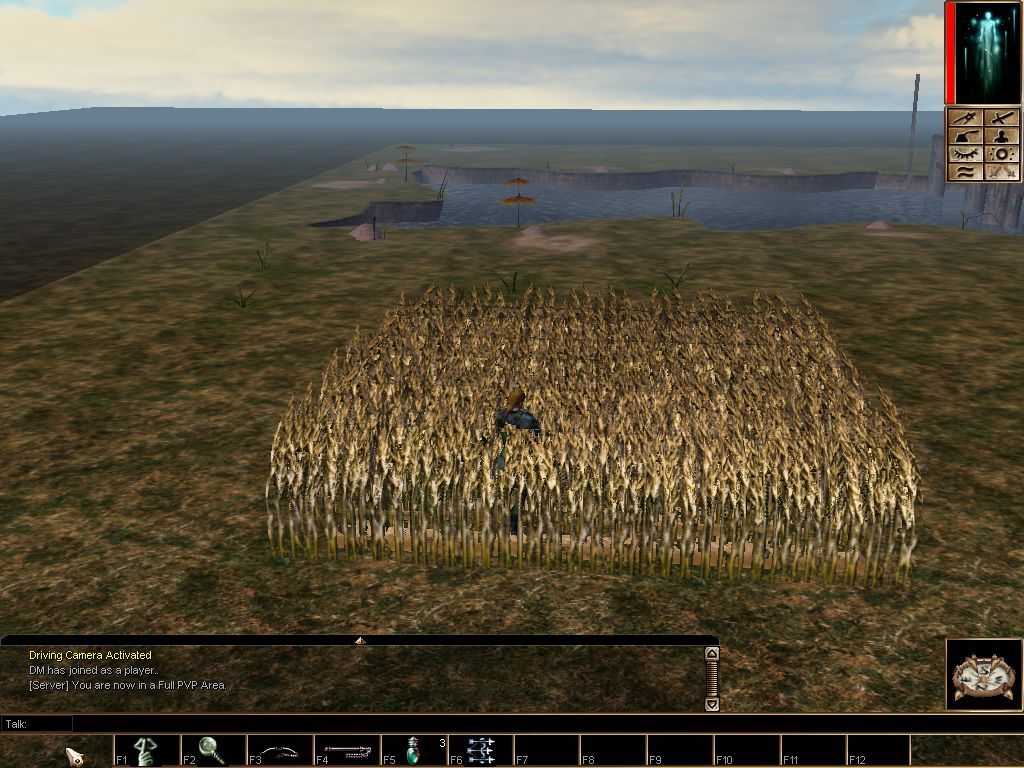Activate the triple arrows F6 quickslot
This screenshot has height=768, width=1024.
point(480,750)
